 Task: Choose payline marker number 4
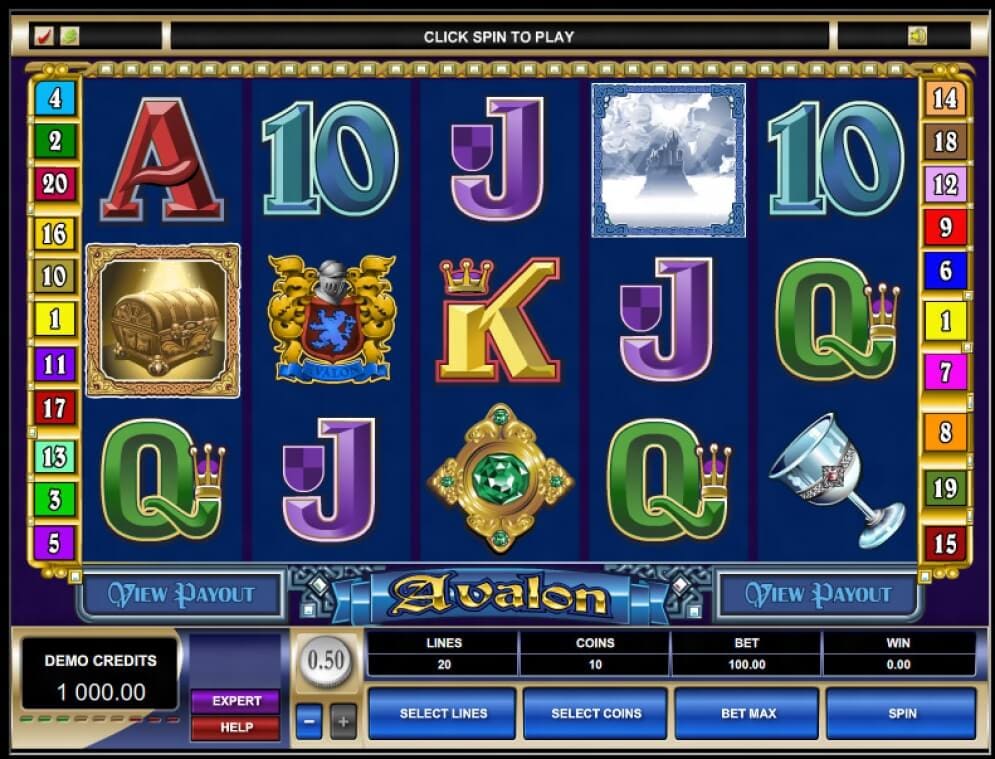[x=55, y=98]
